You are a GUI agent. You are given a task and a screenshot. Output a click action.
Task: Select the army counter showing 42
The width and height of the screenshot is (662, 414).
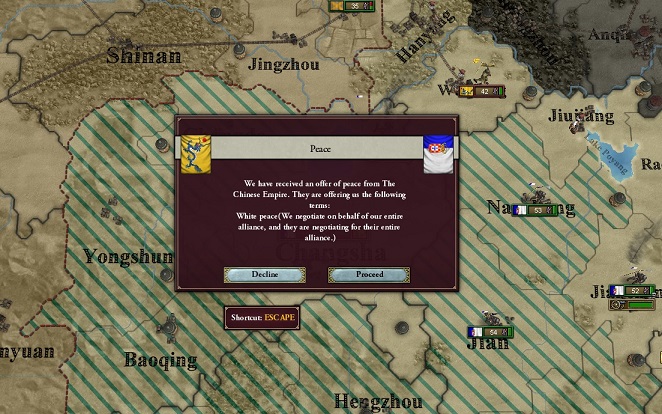pos(480,91)
